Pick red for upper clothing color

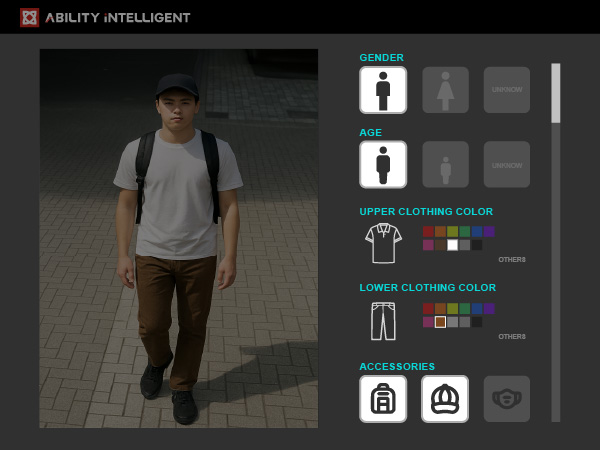(x=428, y=232)
